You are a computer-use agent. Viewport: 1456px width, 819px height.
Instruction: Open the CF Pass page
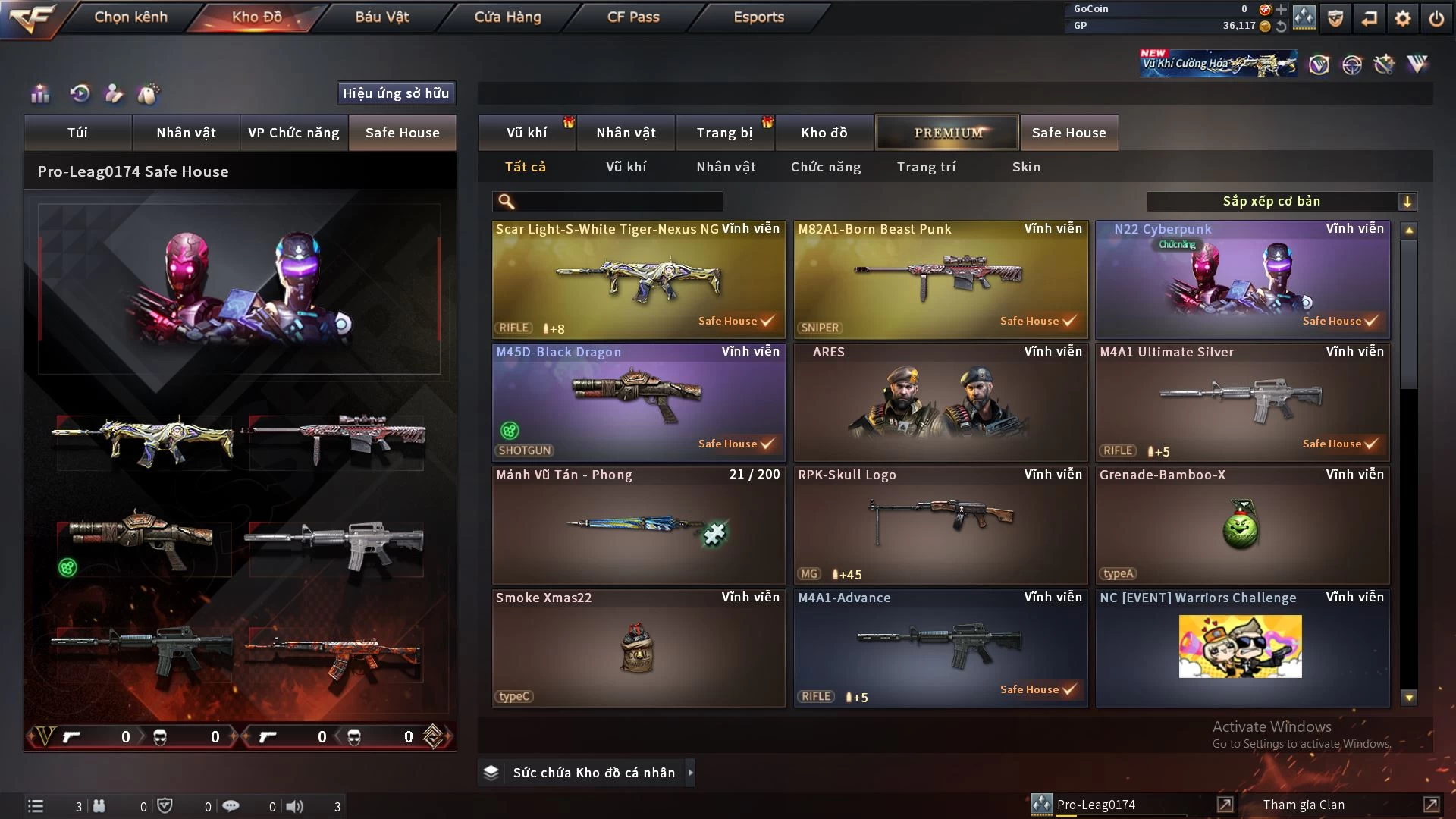pos(633,17)
